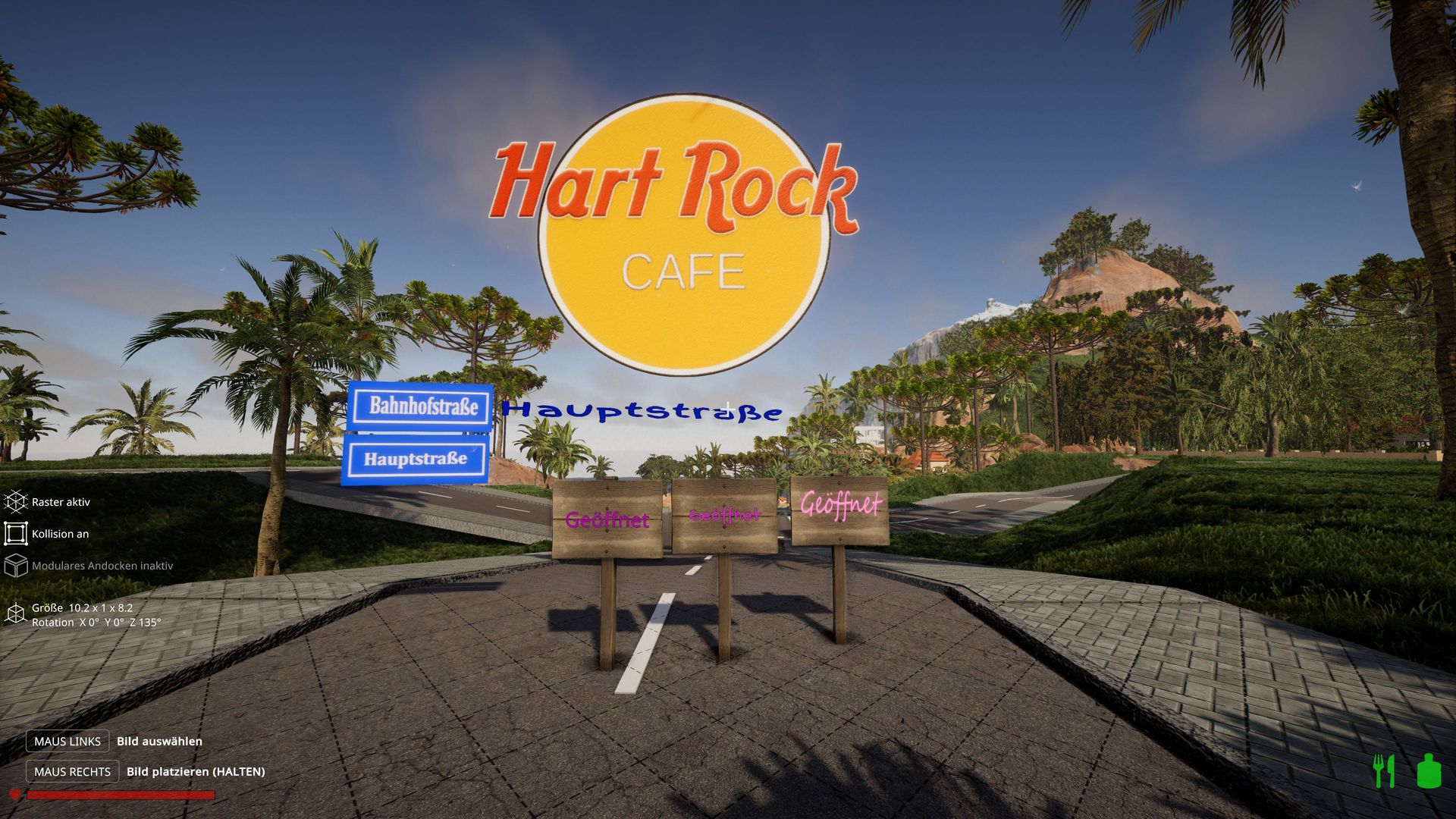1456x819 pixels.
Task: Toggle the Kollision an indicator
Action: pyautogui.click(x=15, y=534)
